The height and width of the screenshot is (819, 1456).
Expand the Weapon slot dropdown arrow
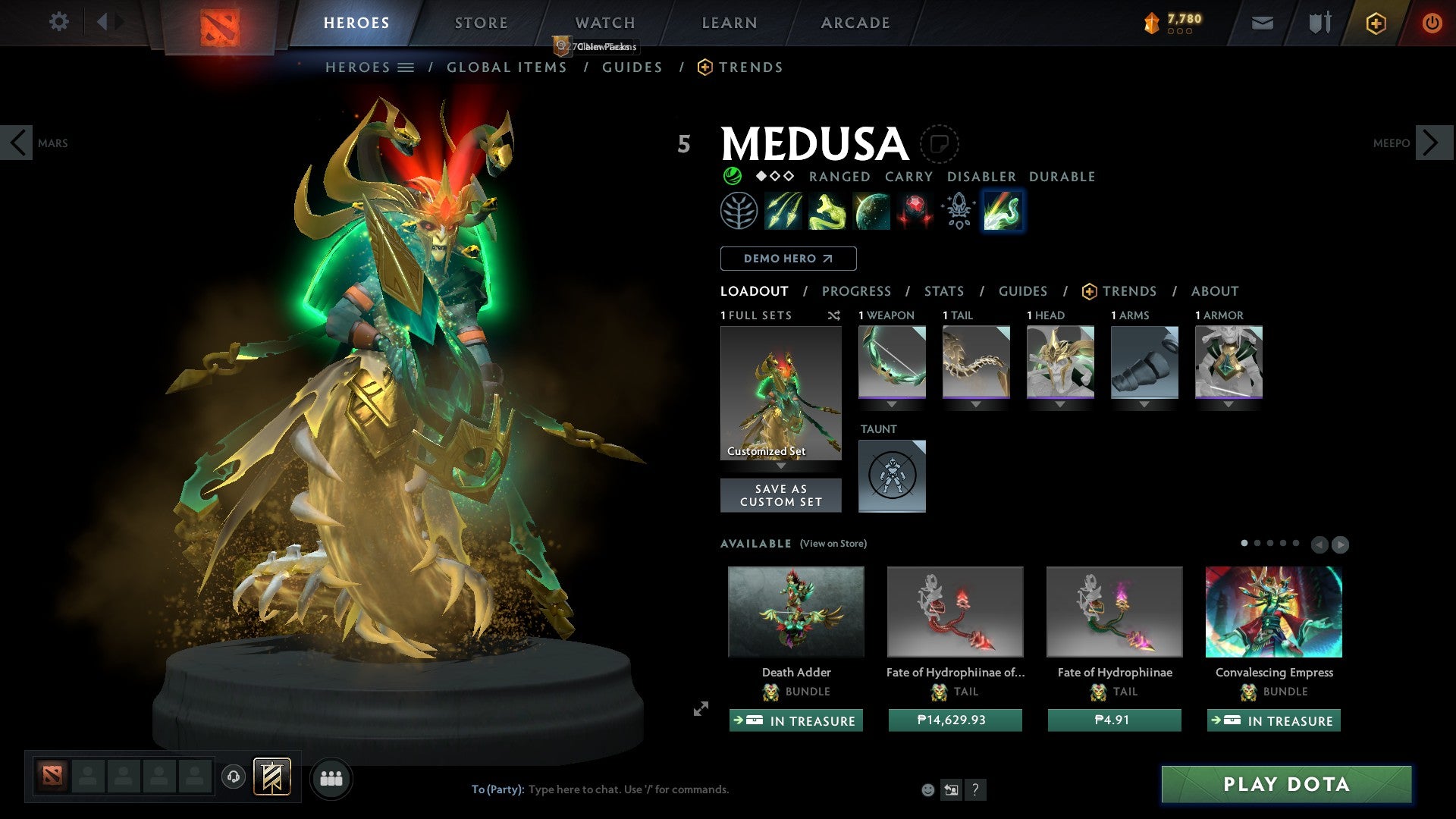click(x=892, y=404)
